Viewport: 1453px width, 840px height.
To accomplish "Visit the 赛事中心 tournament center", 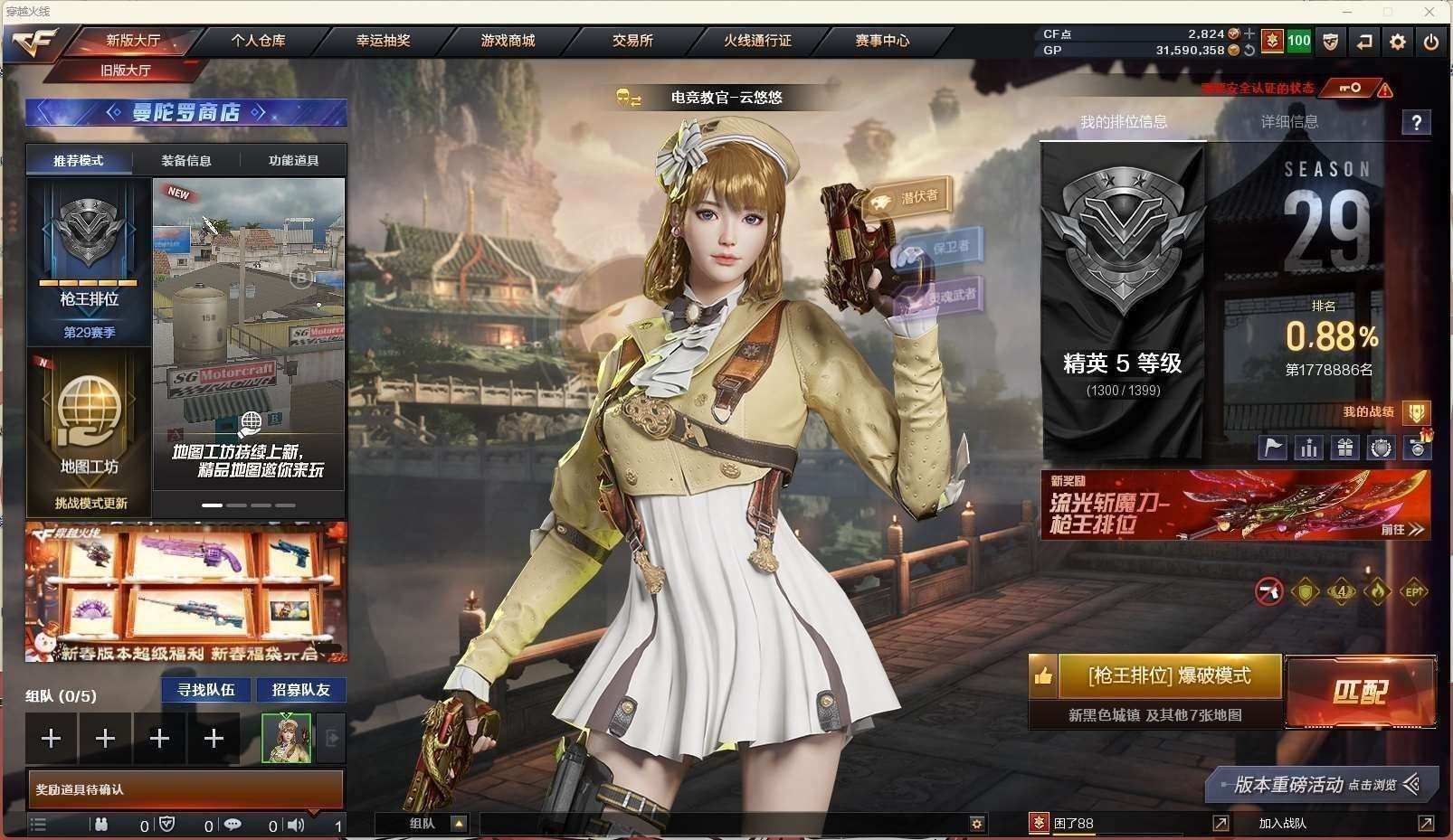I will click(882, 41).
